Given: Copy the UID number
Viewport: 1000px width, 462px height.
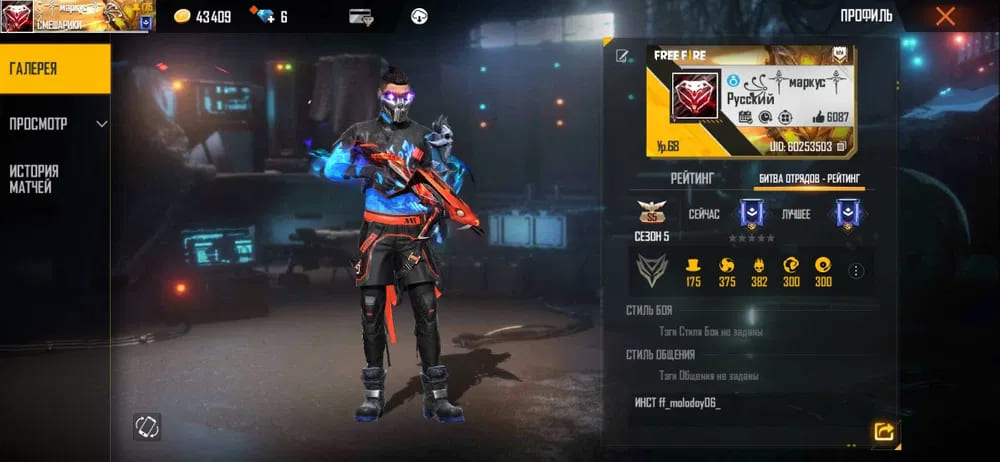Looking at the screenshot, I should (842, 146).
